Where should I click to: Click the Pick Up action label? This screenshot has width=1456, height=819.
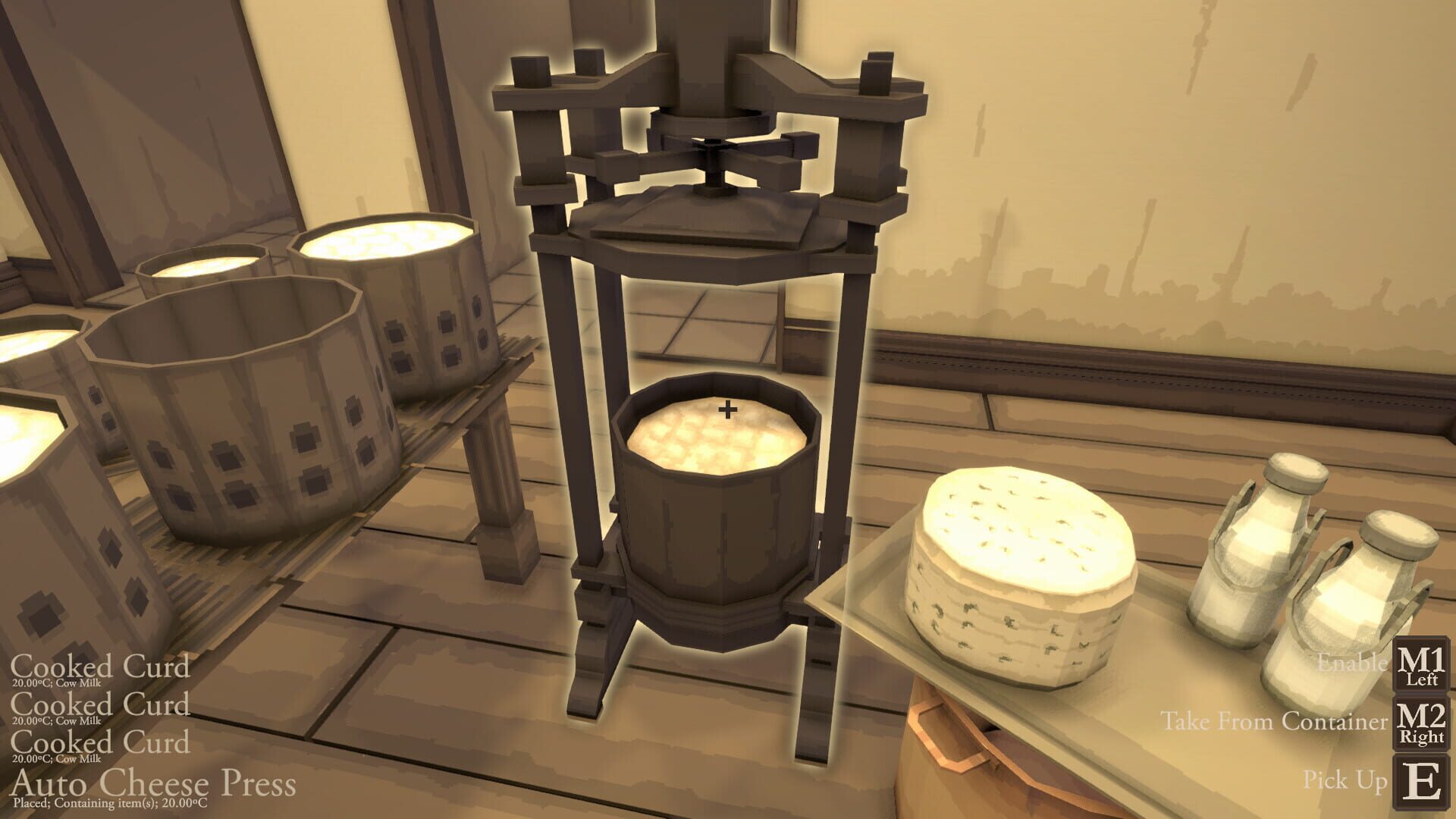tap(1345, 778)
